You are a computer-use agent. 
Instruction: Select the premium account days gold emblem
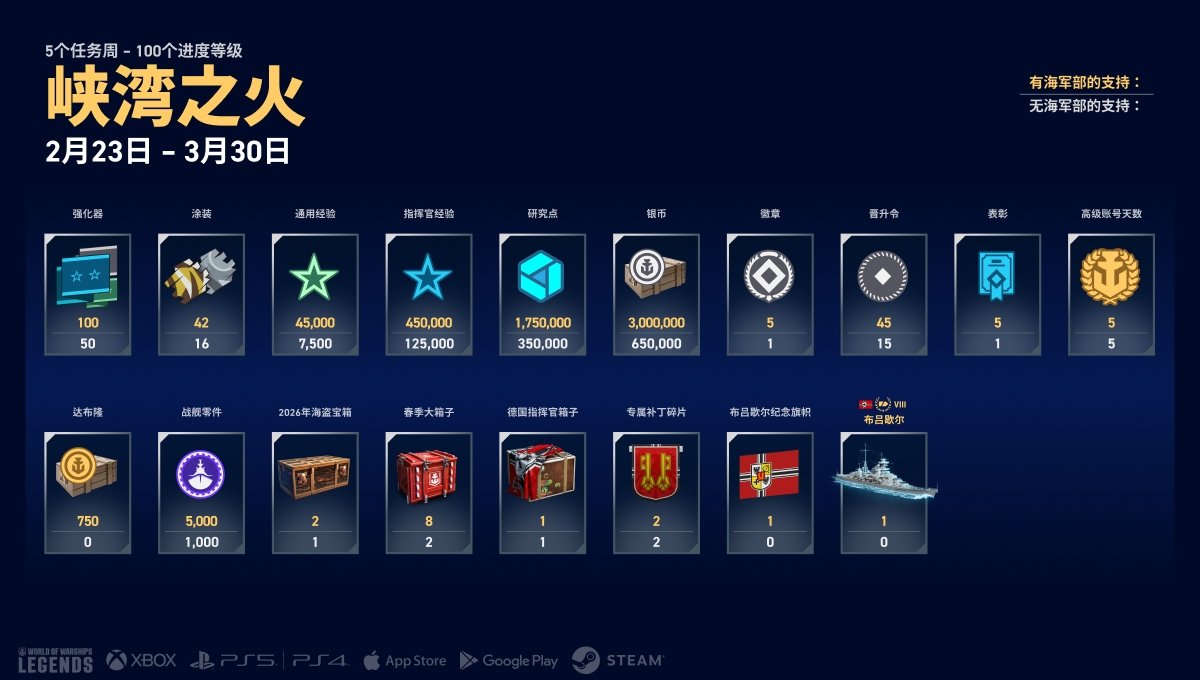(1111, 294)
